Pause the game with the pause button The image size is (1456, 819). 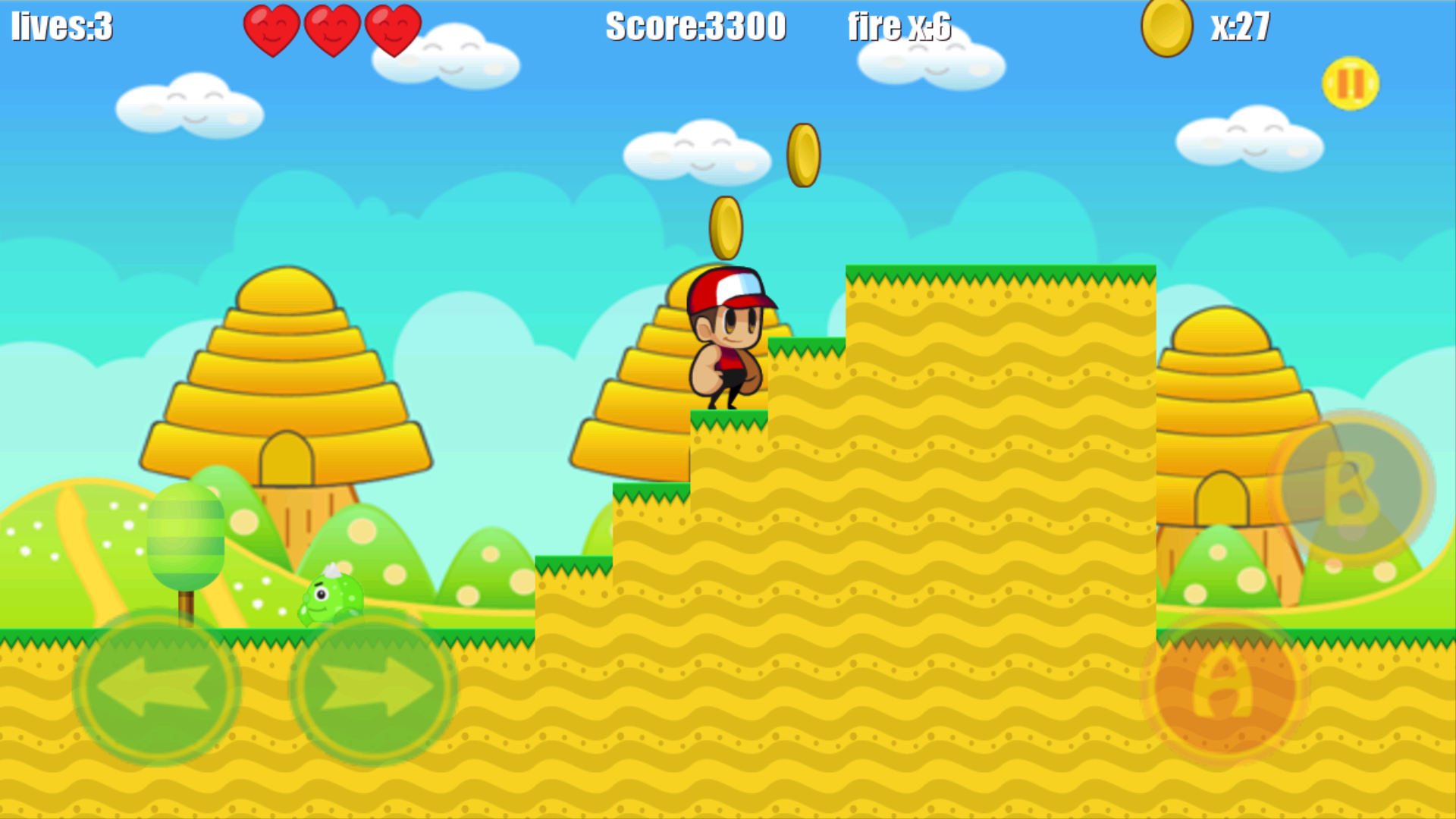pyautogui.click(x=1351, y=85)
